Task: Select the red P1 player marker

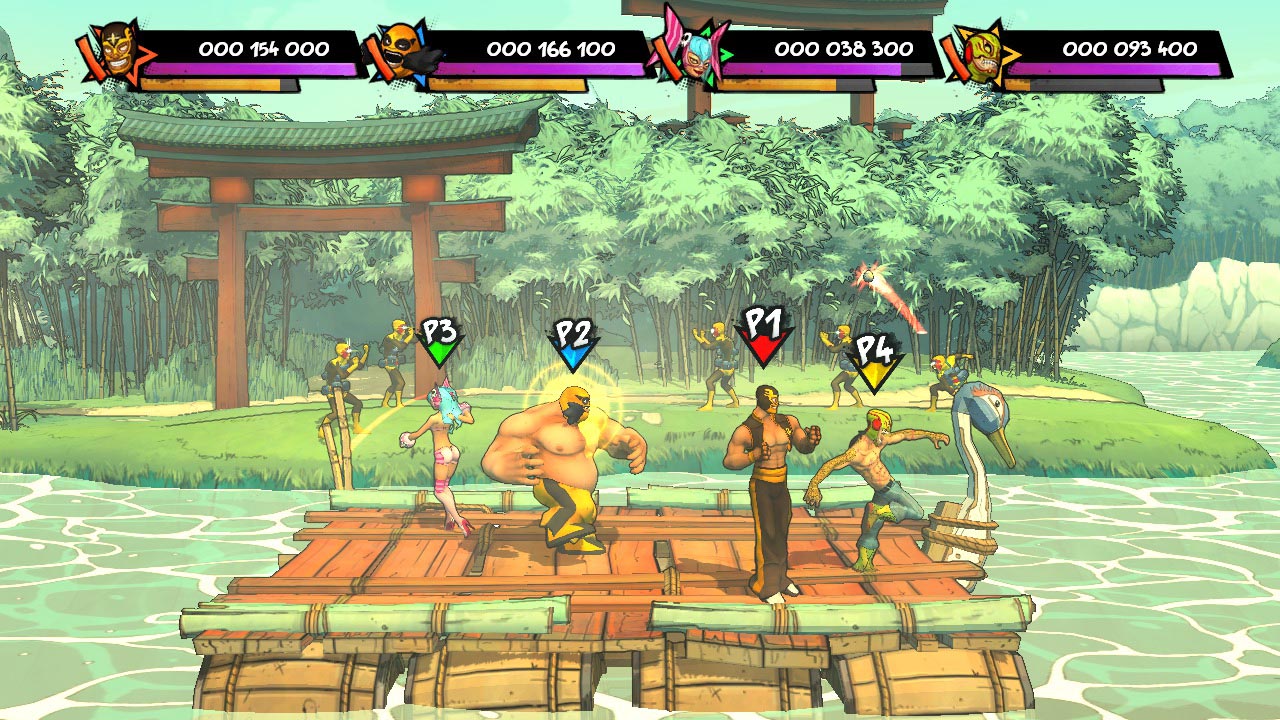Action: [764, 335]
